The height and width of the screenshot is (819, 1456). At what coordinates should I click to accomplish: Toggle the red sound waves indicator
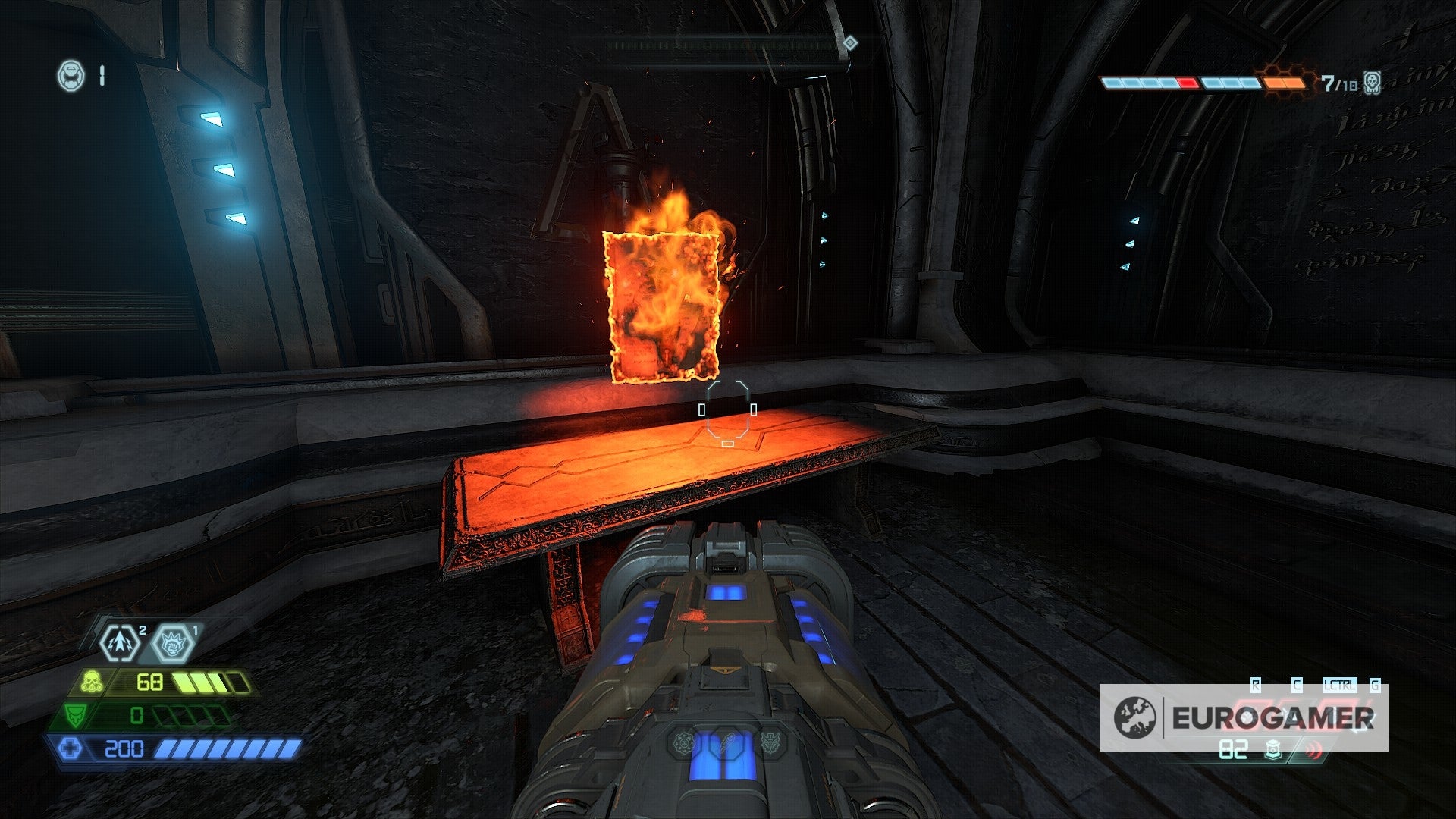[x=1313, y=751]
